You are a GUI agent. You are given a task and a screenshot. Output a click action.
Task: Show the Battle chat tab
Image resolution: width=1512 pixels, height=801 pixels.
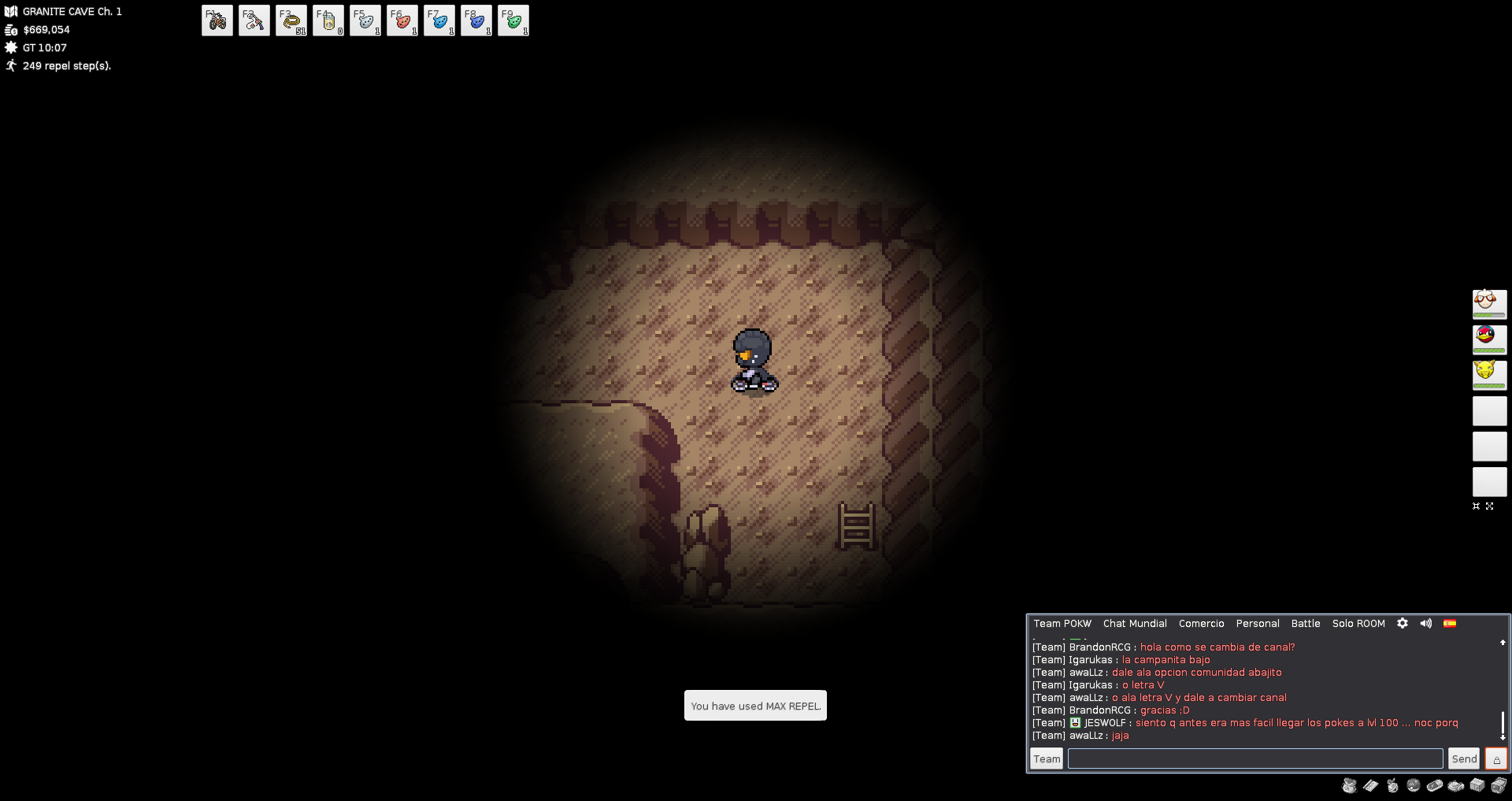(x=1306, y=624)
